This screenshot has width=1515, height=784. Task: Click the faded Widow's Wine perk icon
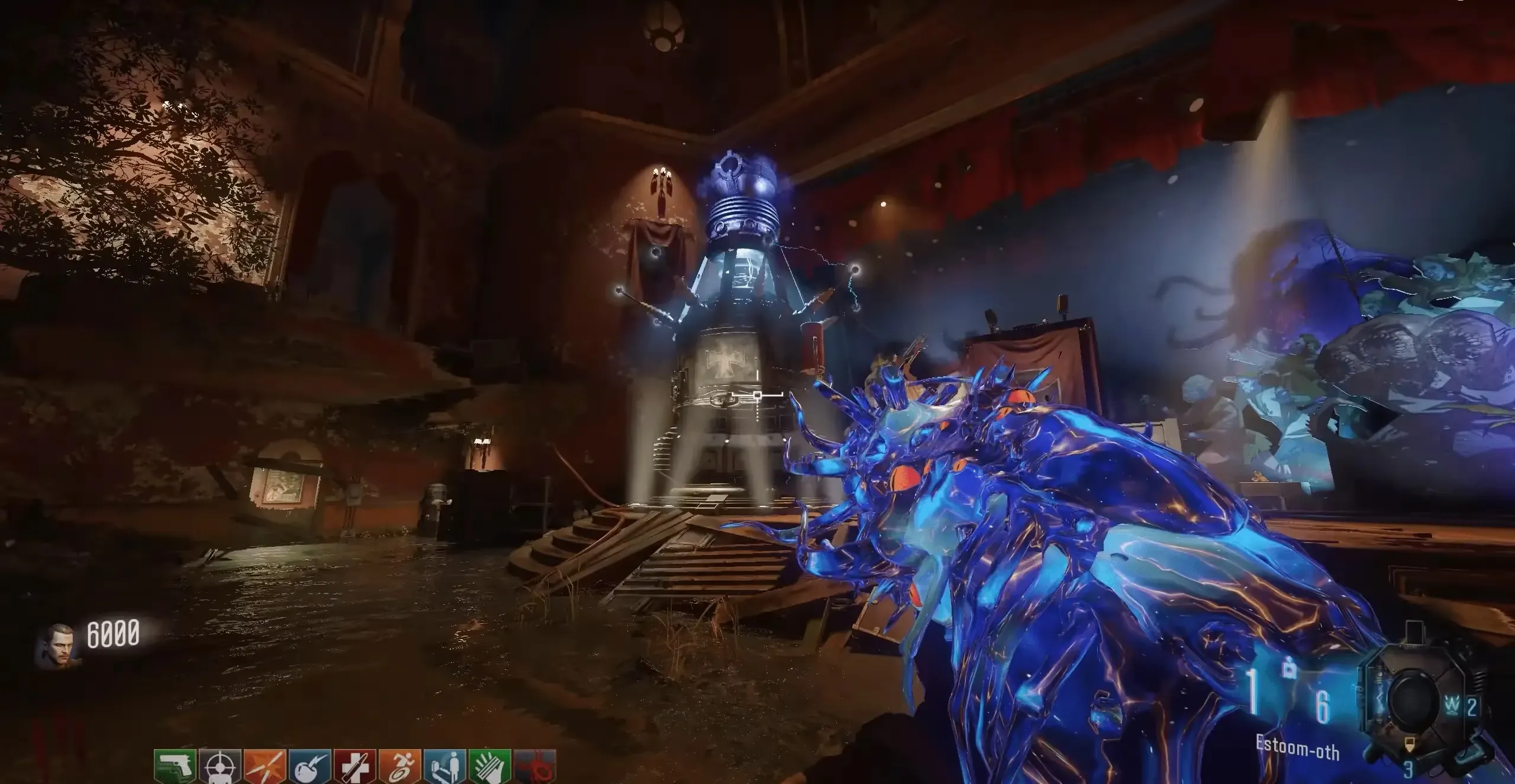tap(535, 767)
